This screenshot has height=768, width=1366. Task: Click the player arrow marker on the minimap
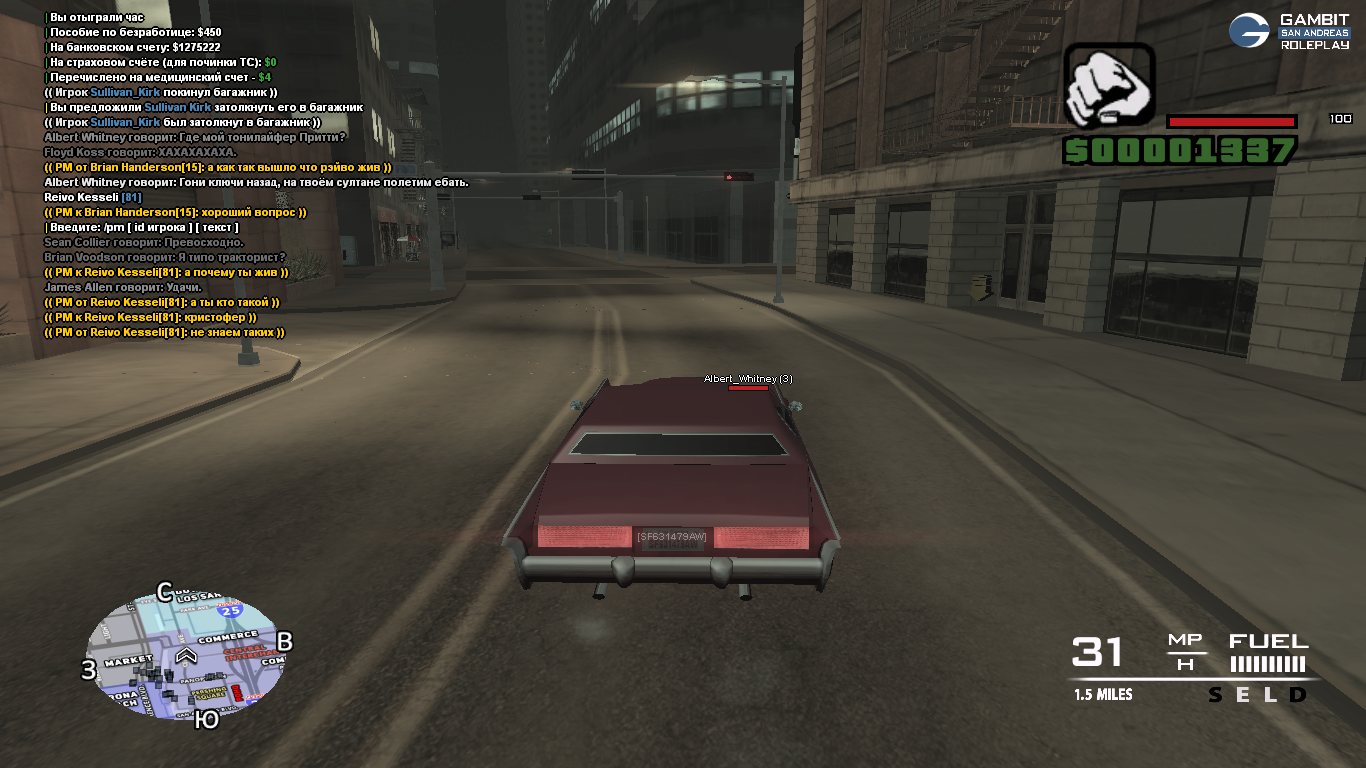[186, 655]
